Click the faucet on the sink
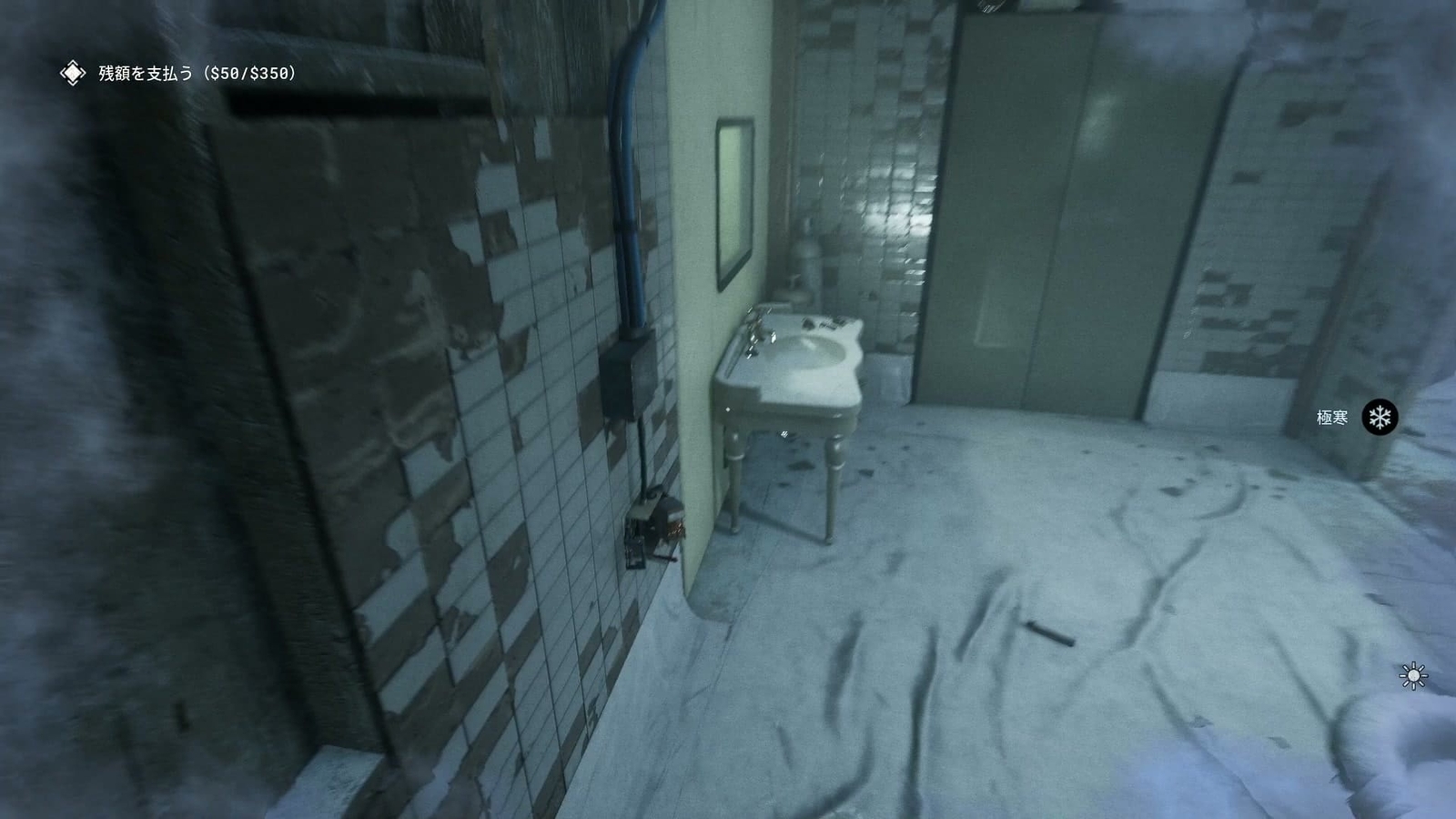 click(x=752, y=332)
